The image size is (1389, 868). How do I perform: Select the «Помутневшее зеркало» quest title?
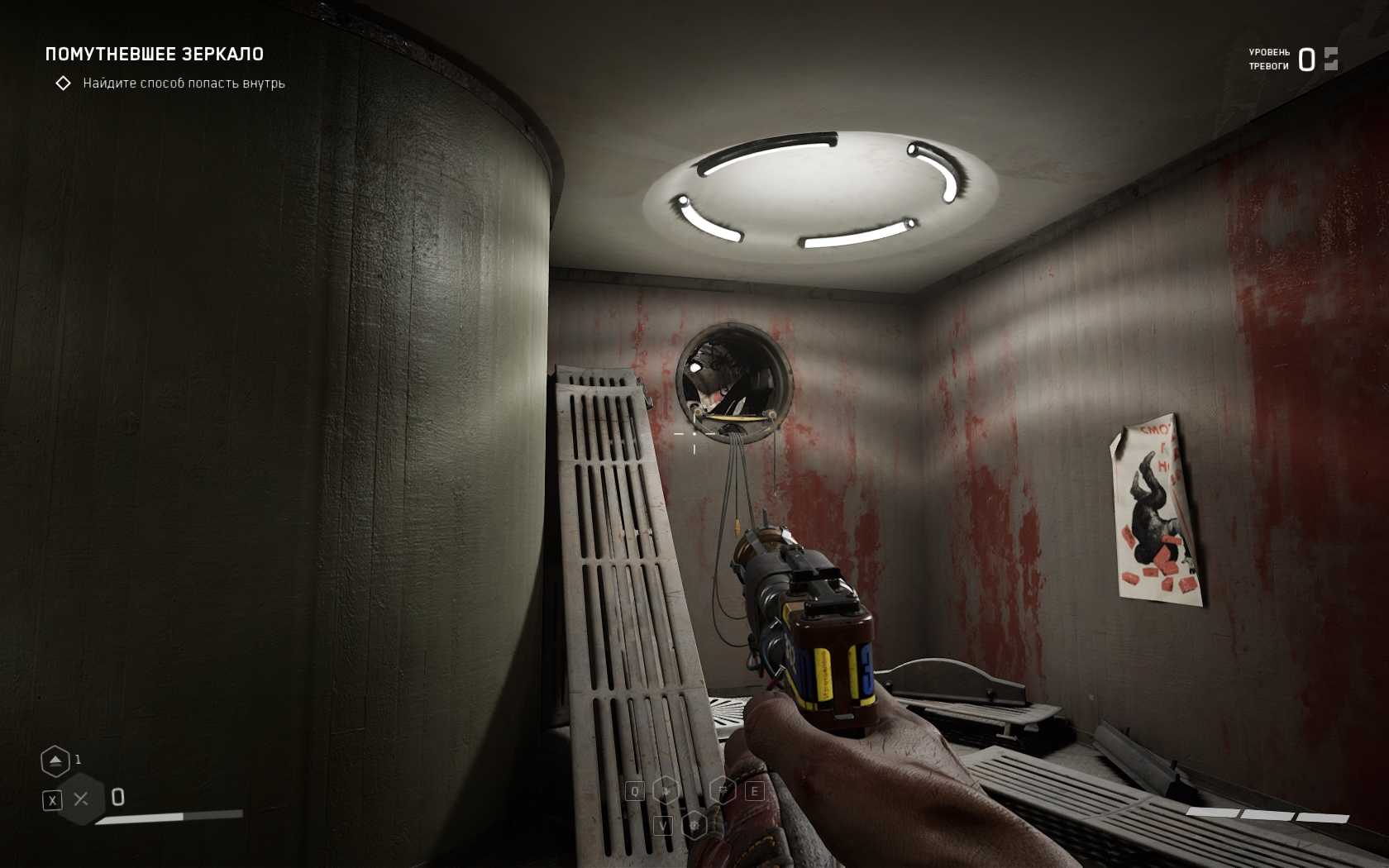point(155,55)
